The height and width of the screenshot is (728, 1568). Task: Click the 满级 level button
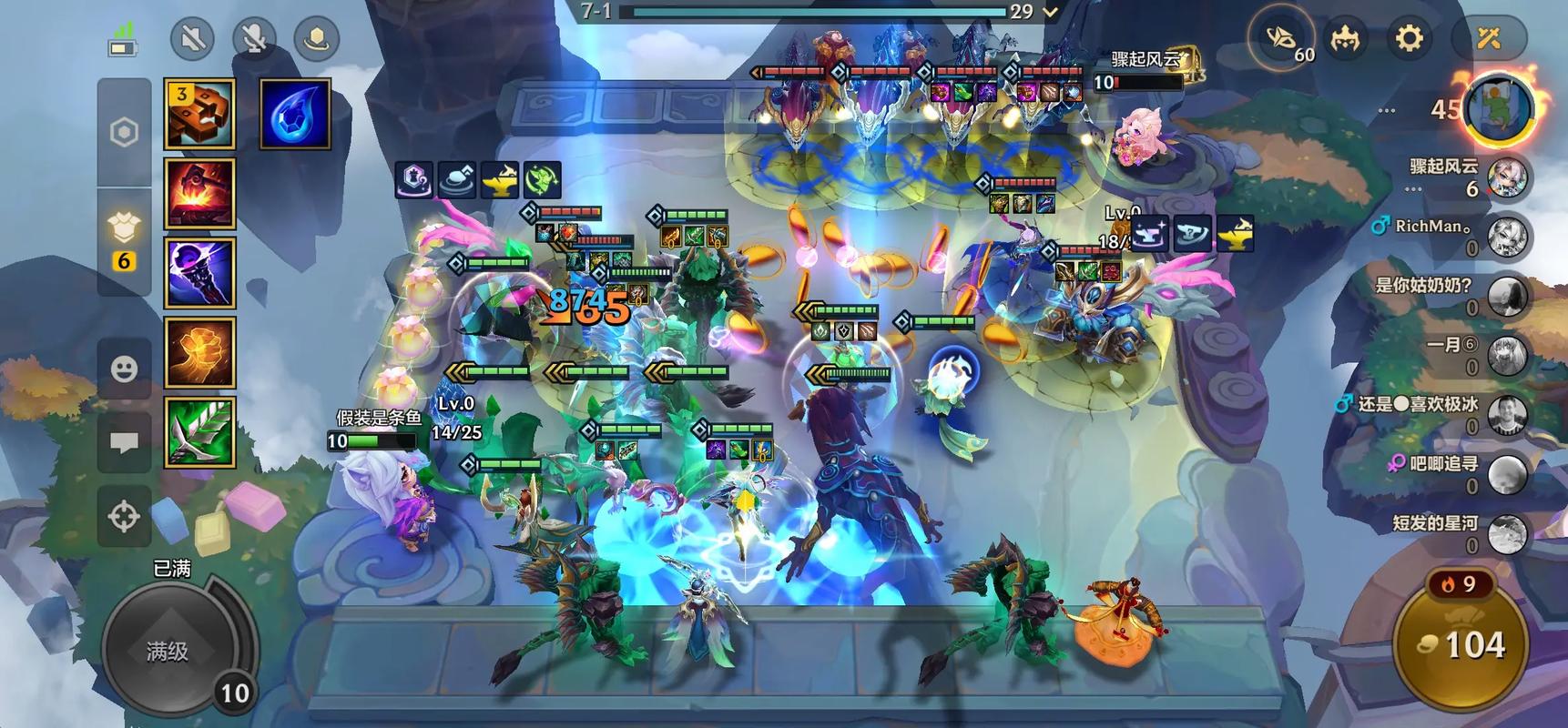168,651
